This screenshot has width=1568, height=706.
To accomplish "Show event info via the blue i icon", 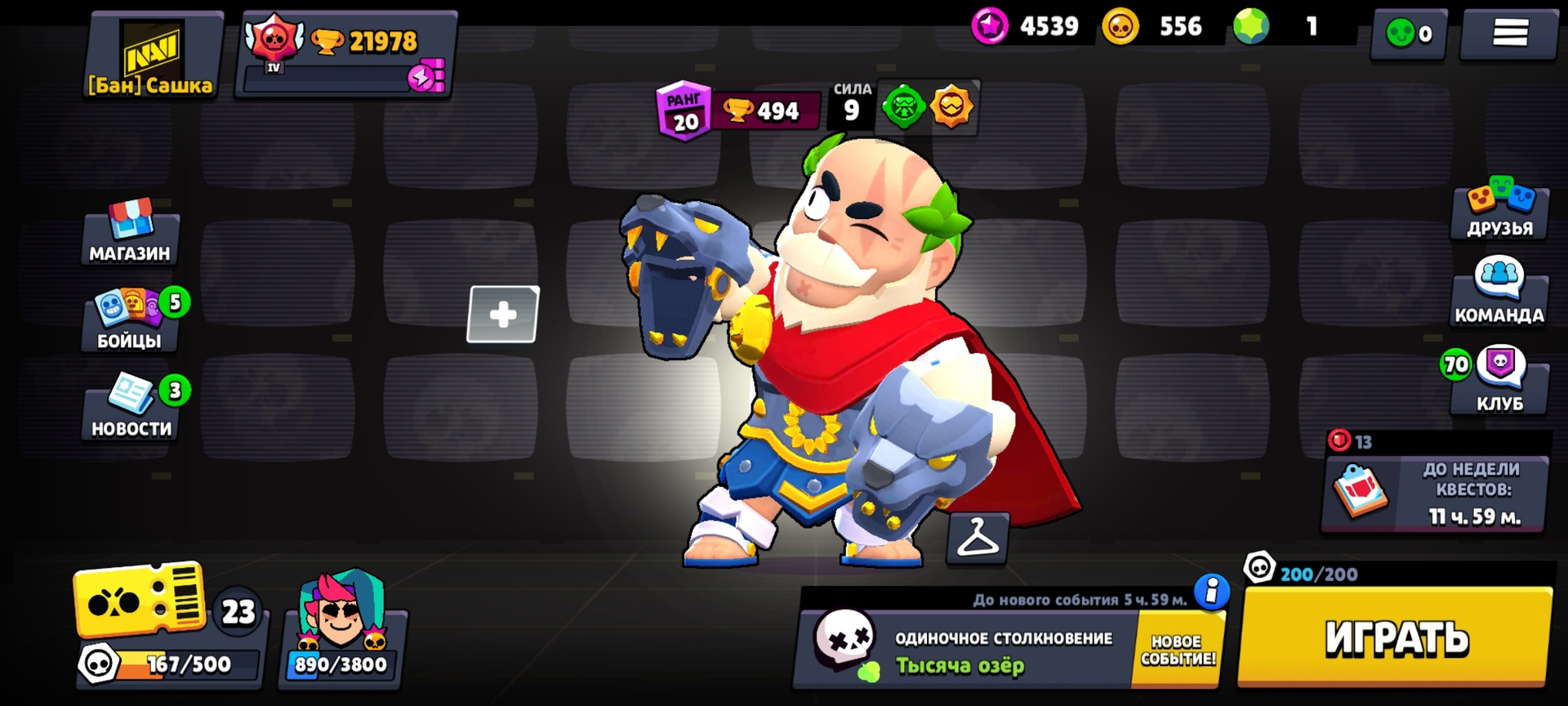I will pos(1211,591).
